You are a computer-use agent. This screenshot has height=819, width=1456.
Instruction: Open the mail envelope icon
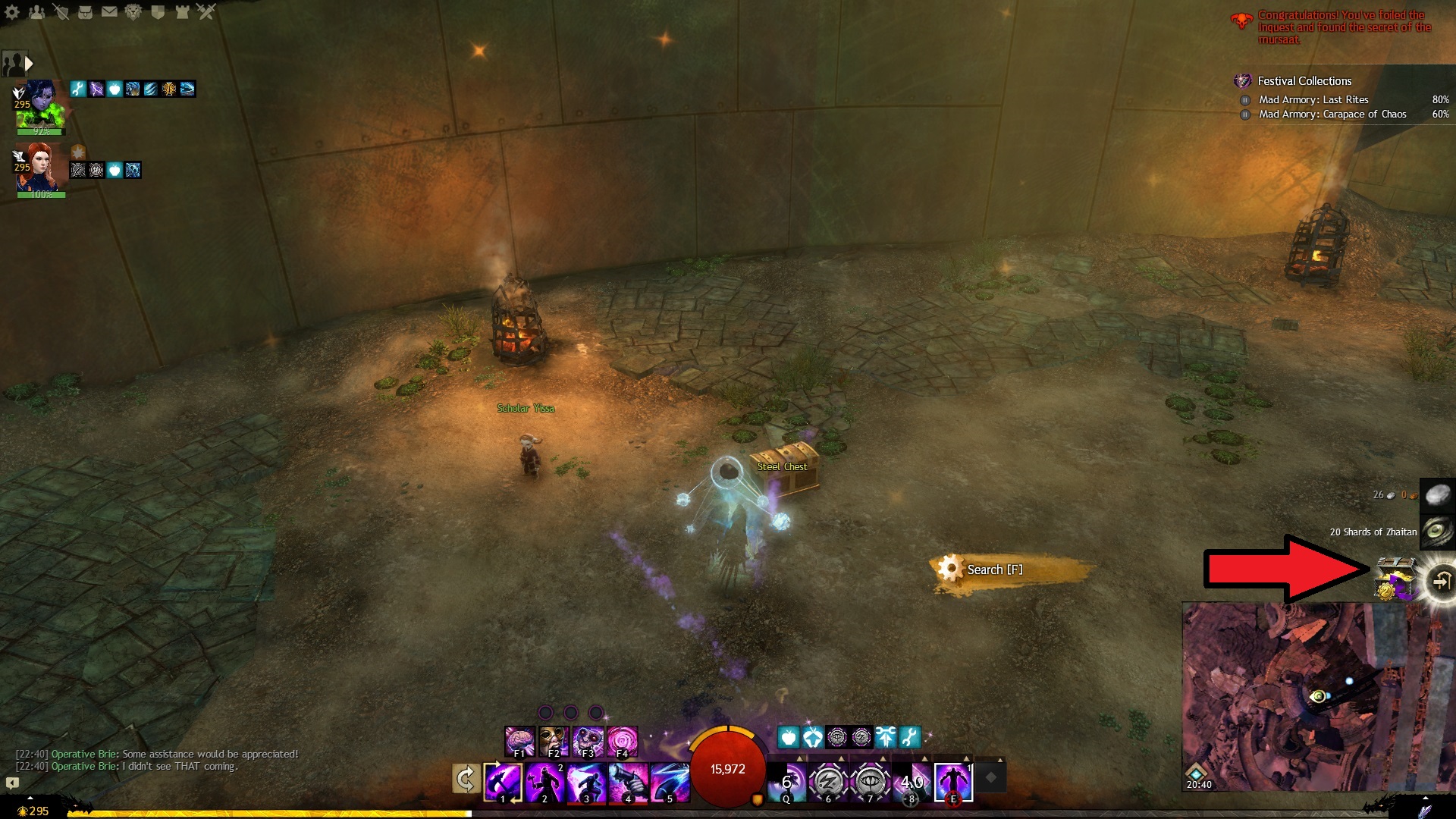[x=110, y=11]
